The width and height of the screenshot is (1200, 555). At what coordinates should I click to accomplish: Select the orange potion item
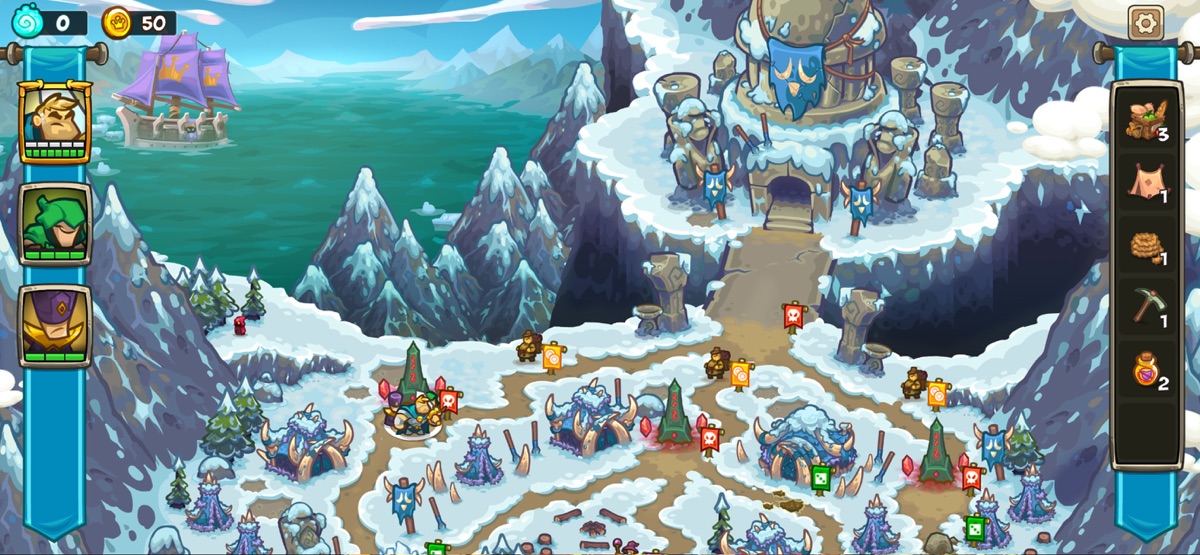1146,369
